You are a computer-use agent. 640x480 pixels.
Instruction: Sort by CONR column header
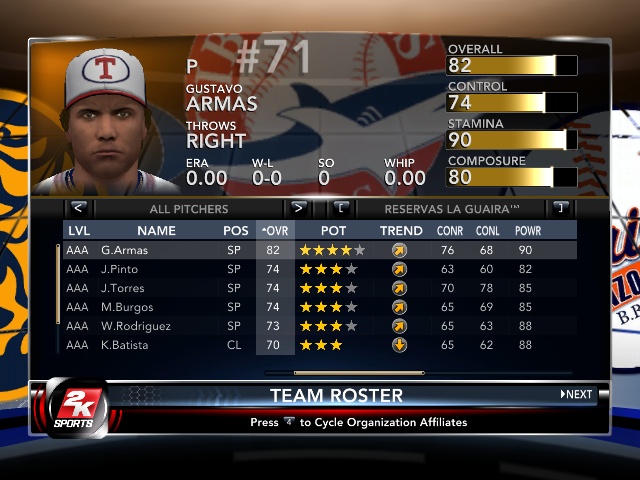(x=450, y=231)
